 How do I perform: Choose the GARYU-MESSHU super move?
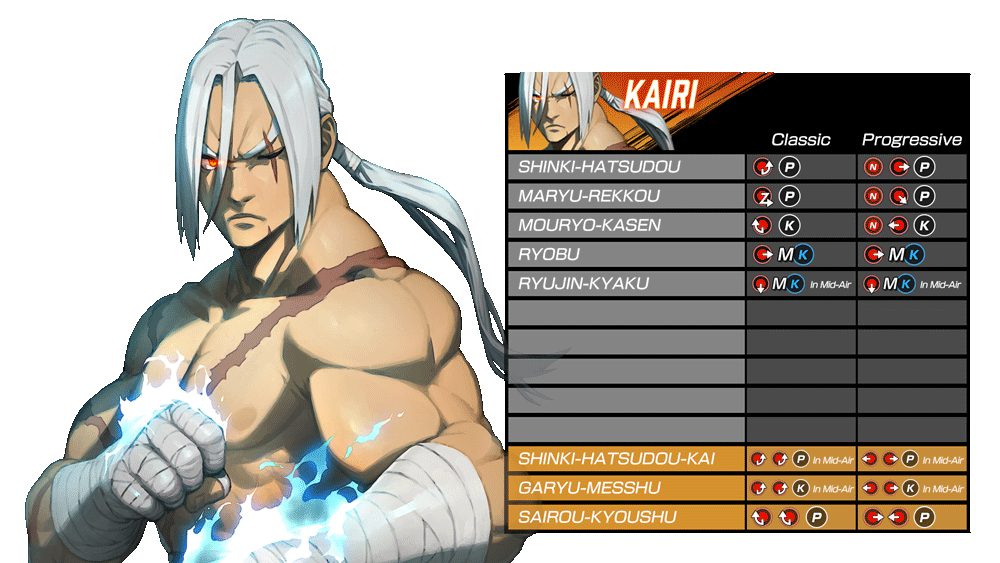pyautogui.click(x=626, y=488)
